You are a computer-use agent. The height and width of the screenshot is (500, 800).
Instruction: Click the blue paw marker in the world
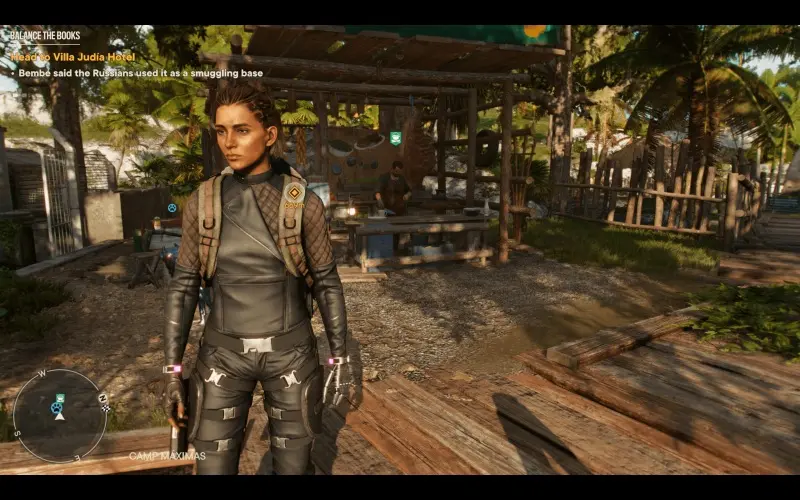click(x=172, y=208)
